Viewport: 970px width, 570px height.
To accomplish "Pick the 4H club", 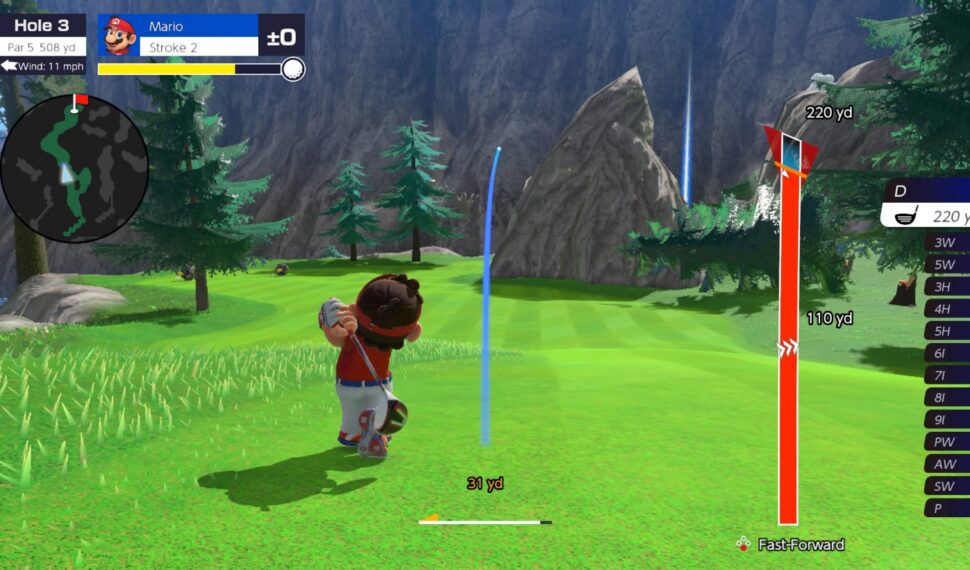I will [946, 309].
